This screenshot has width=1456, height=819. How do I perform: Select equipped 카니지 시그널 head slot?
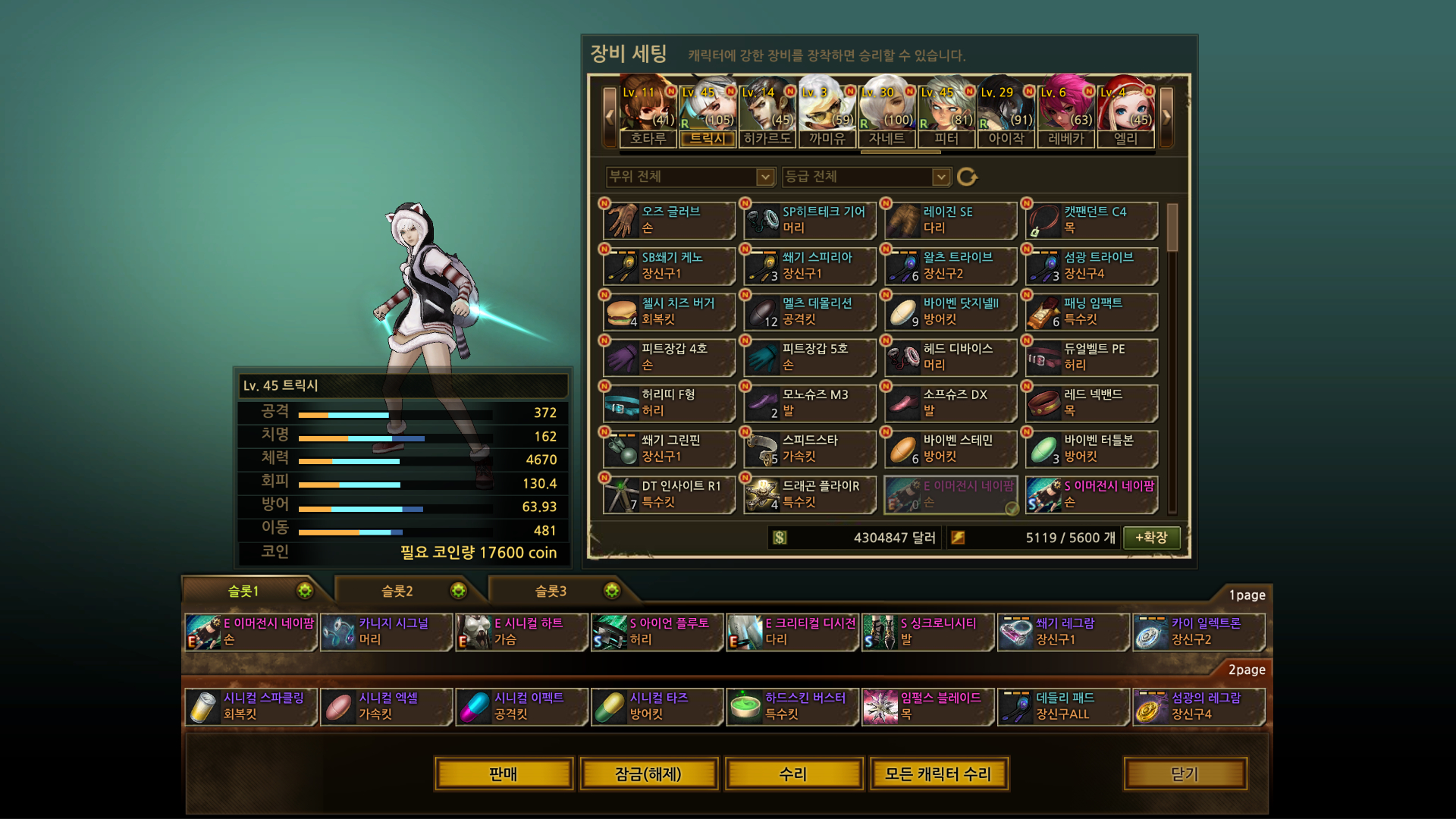coord(387,632)
